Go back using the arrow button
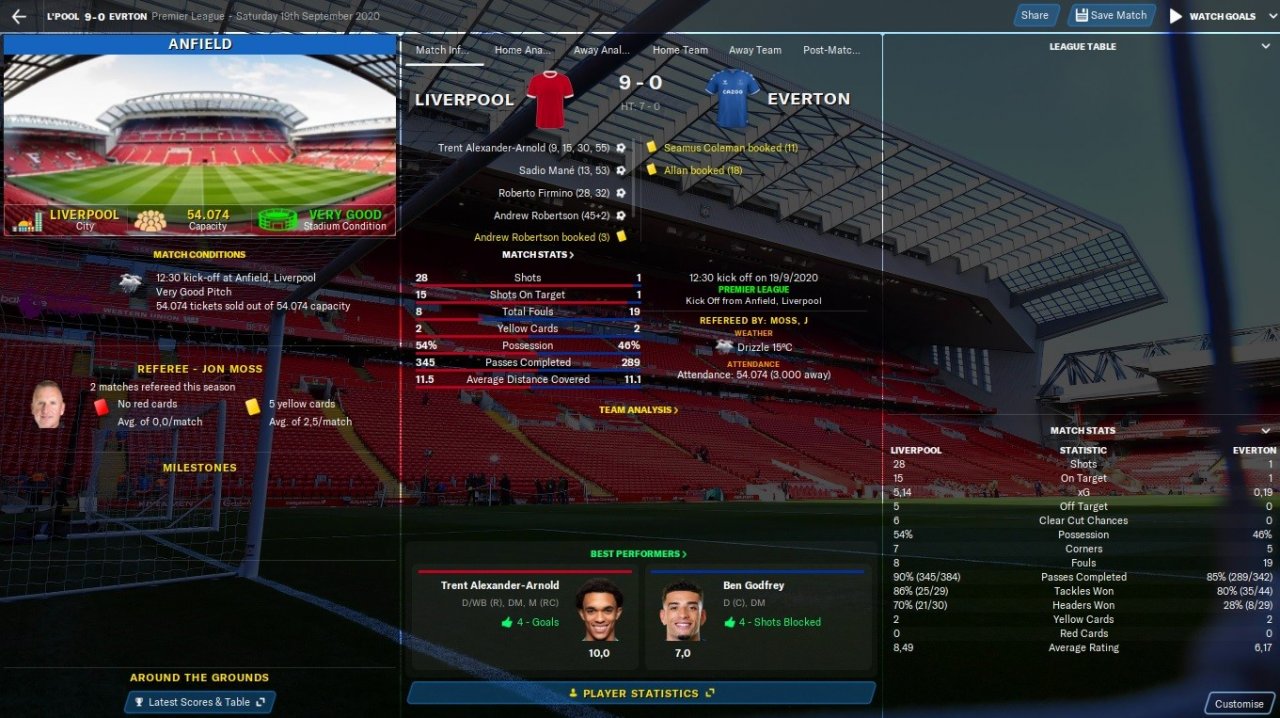Screen dimensions: 1280x718 pyautogui.click(x=18, y=16)
